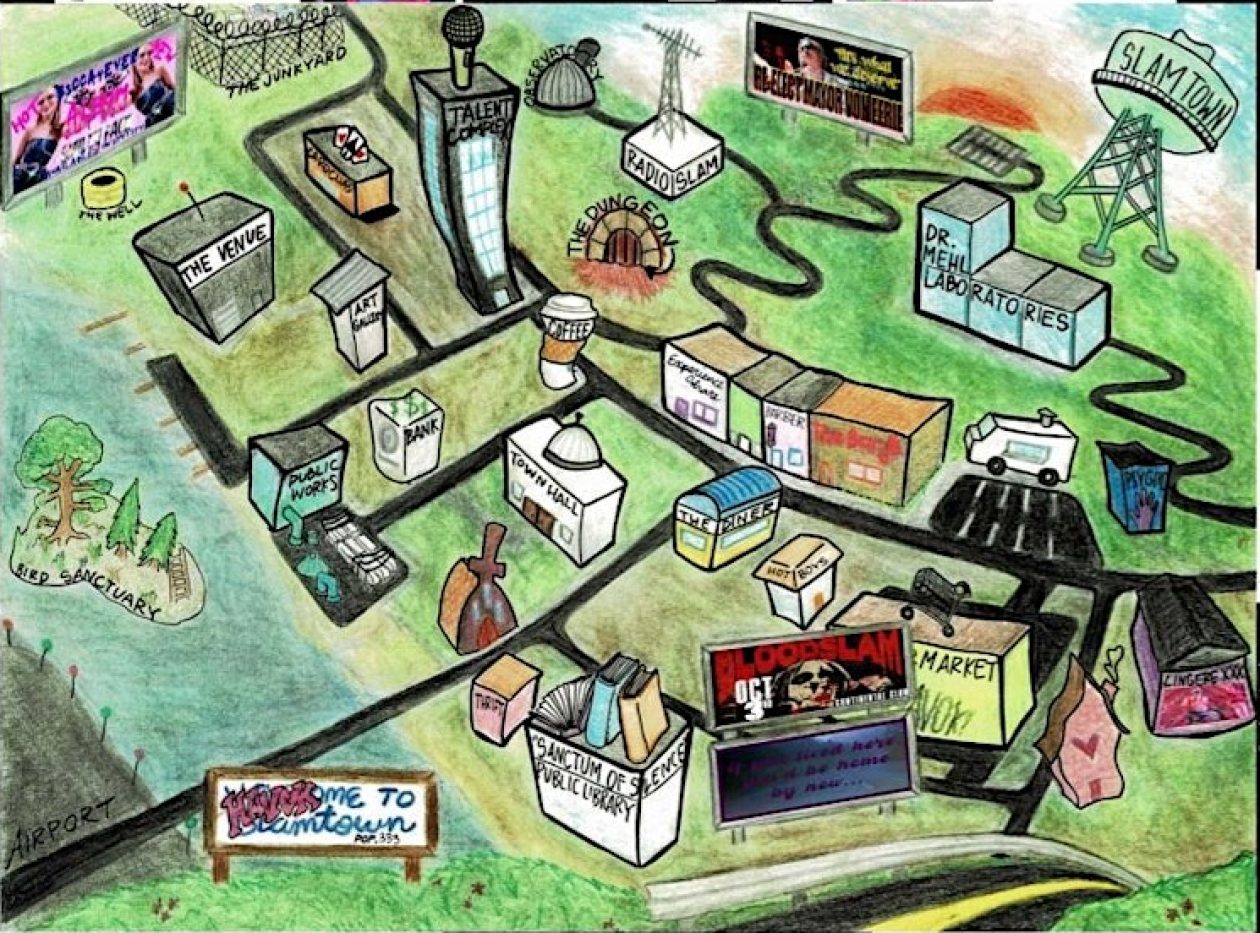Select the Barber shop
1260x933 pixels.
(786, 425)
